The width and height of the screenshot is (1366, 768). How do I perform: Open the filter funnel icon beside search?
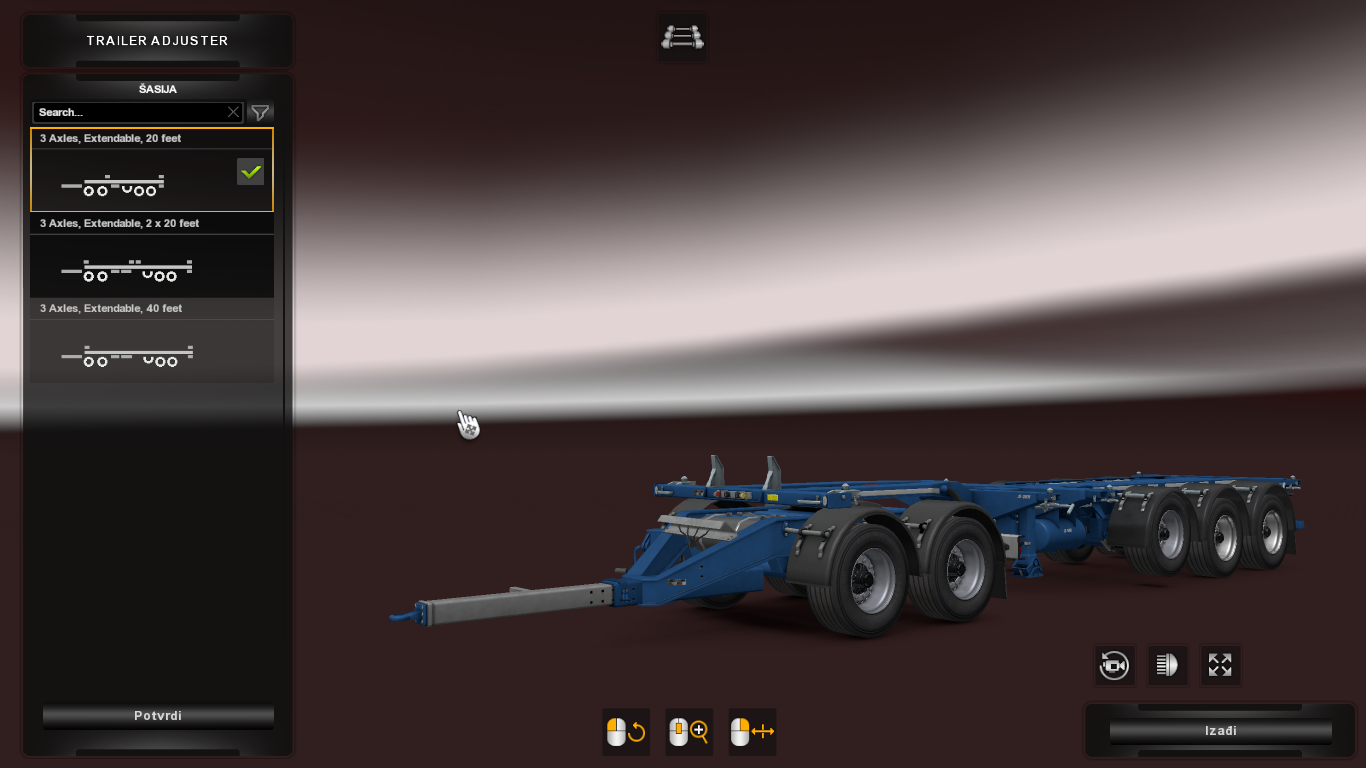pyautogui.click(x=260, y=112)
